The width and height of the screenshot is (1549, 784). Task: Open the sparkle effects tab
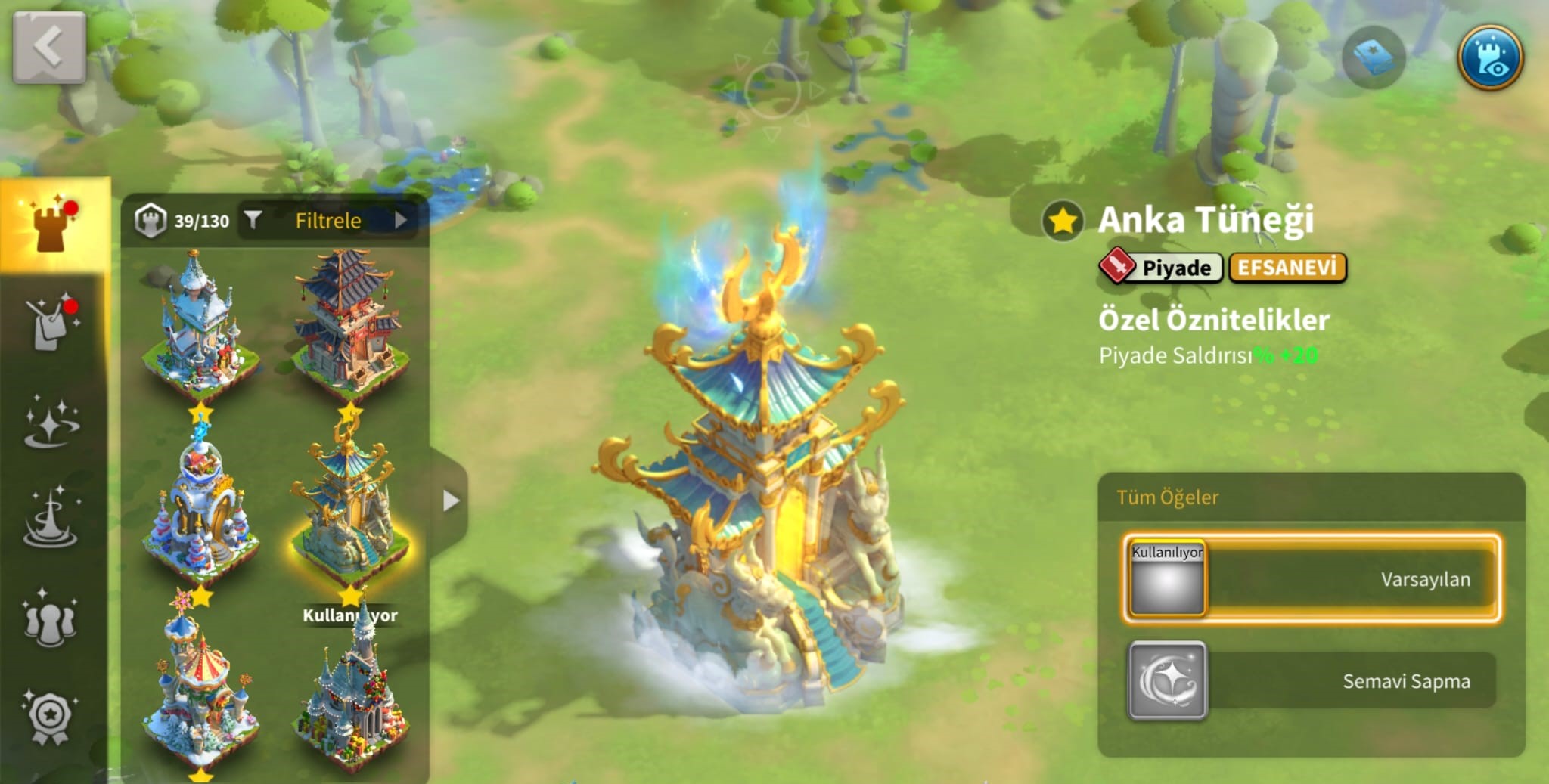tap(51, 422)
